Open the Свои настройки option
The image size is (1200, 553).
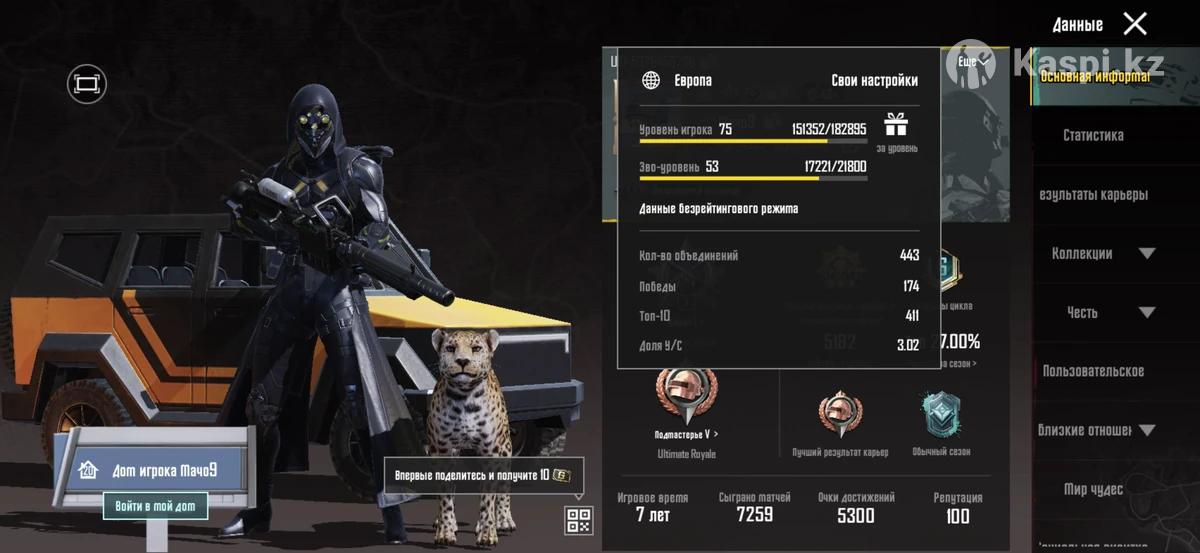874,80
